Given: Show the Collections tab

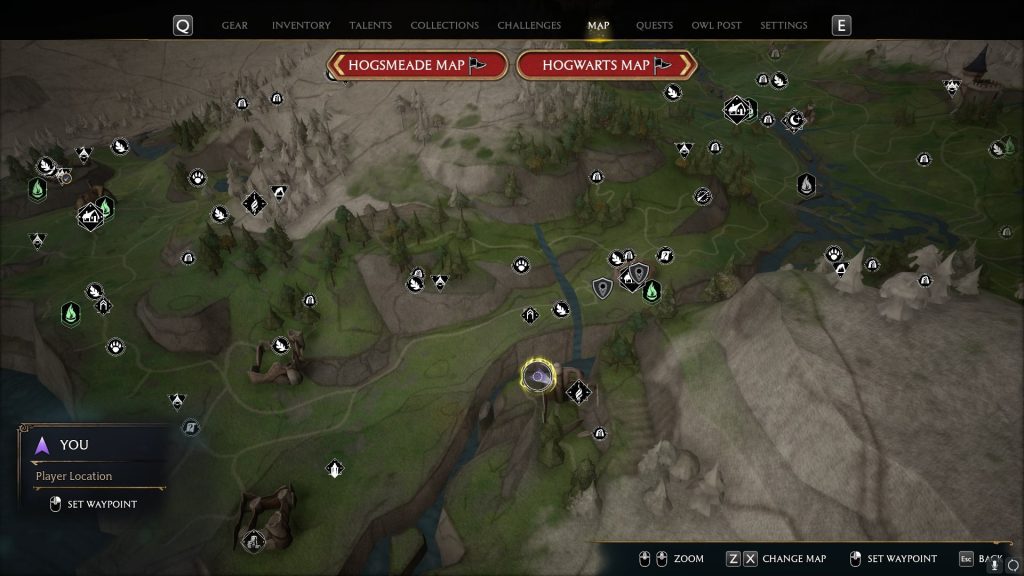Looking at the screenshot, I should tap(444, 25).
